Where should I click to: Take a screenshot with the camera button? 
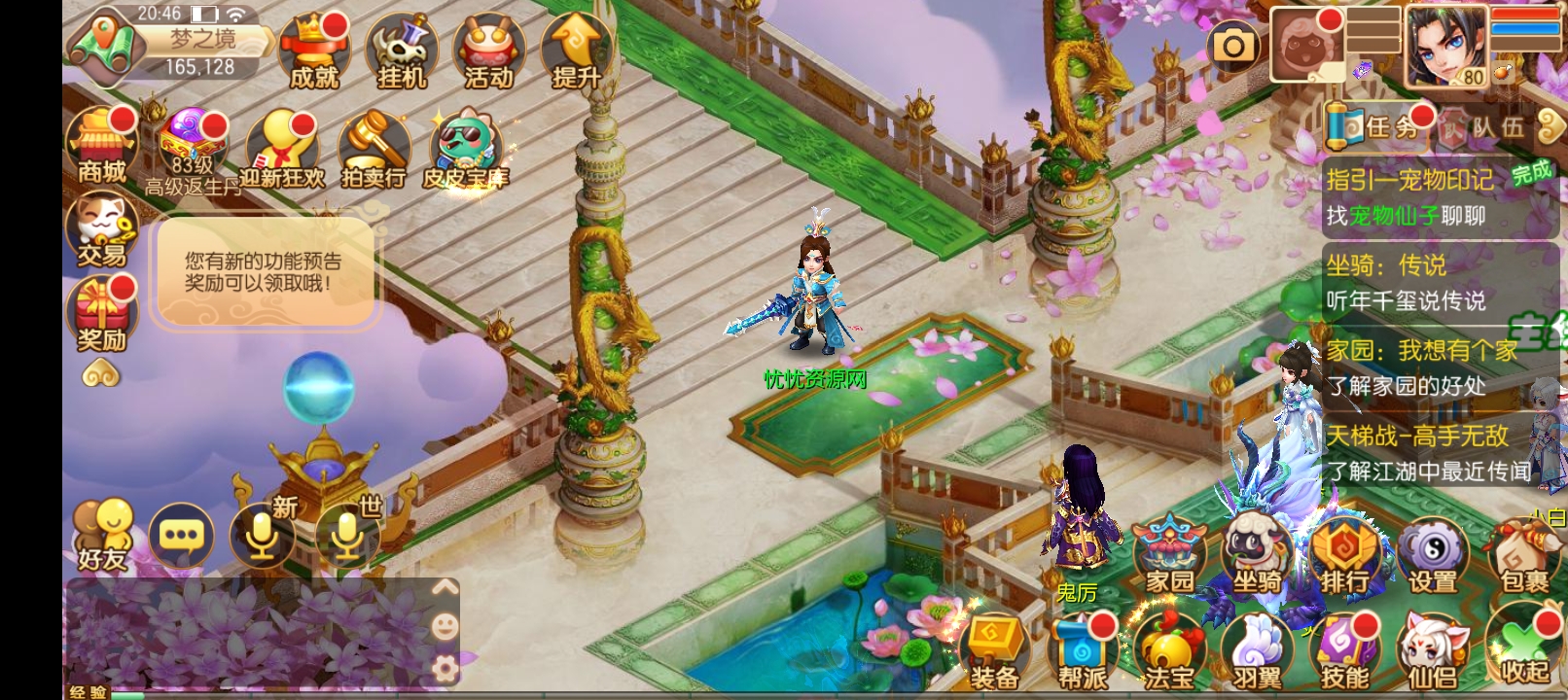coord(1233,46)
